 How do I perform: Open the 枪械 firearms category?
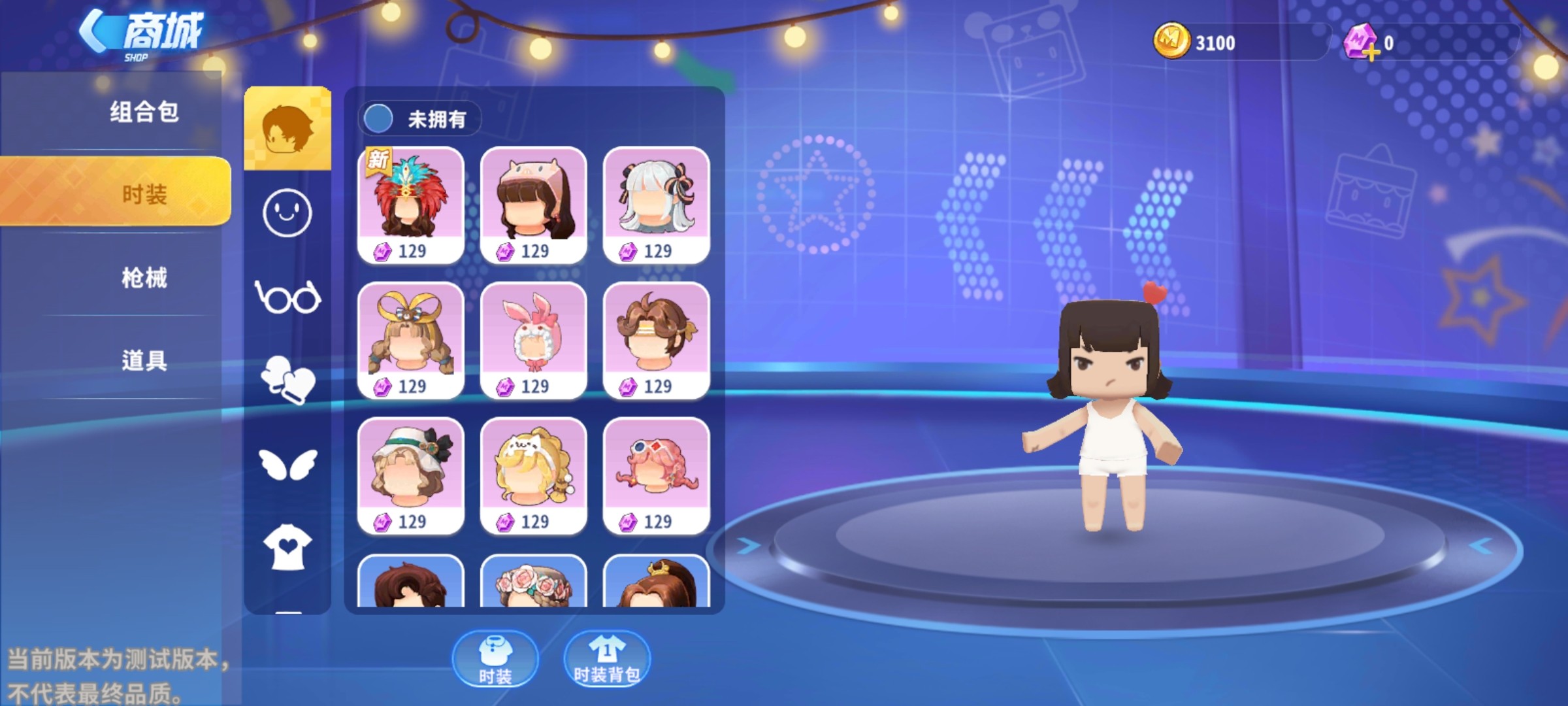(144, 278)
